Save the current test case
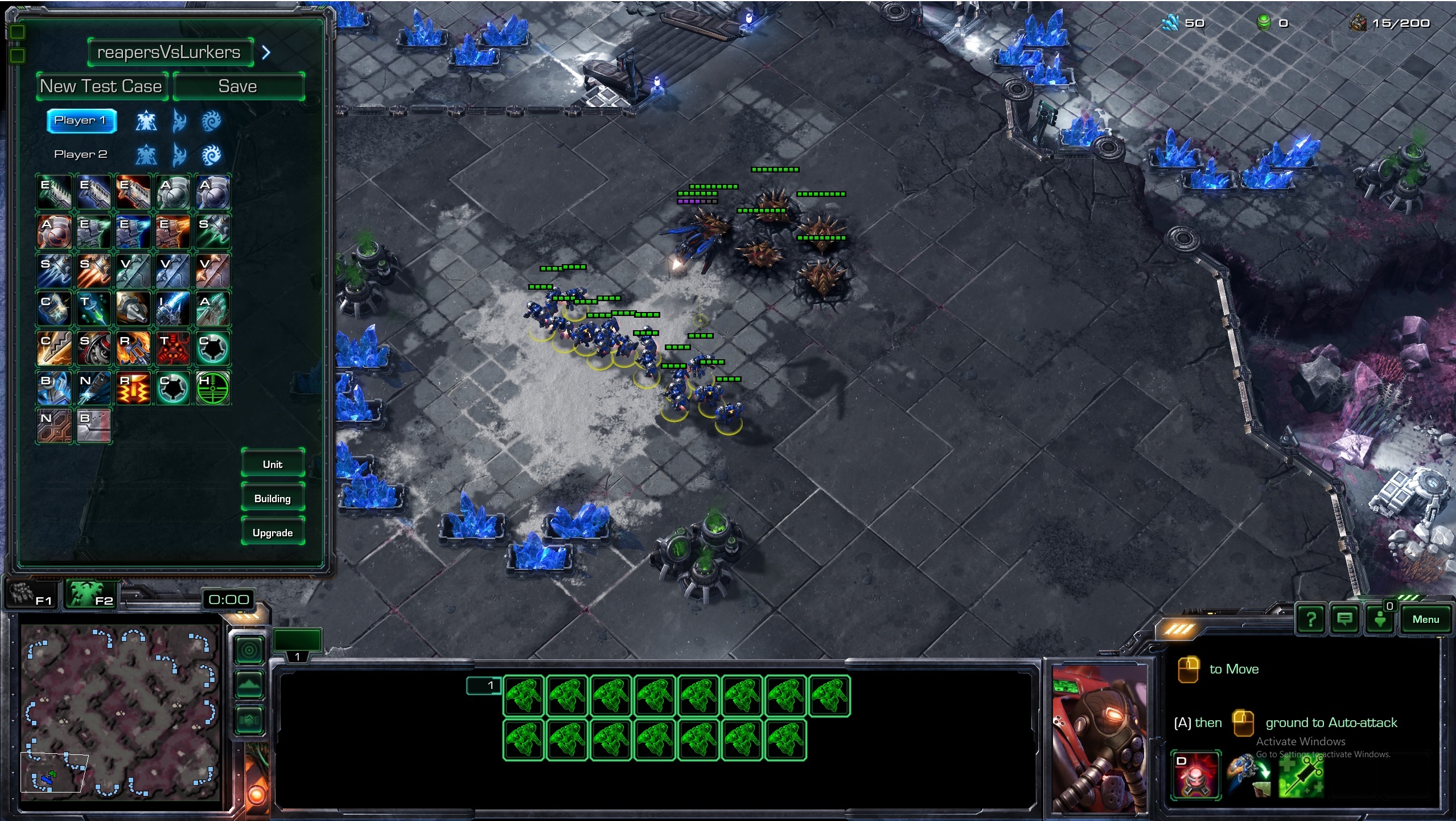 [238, 87]
